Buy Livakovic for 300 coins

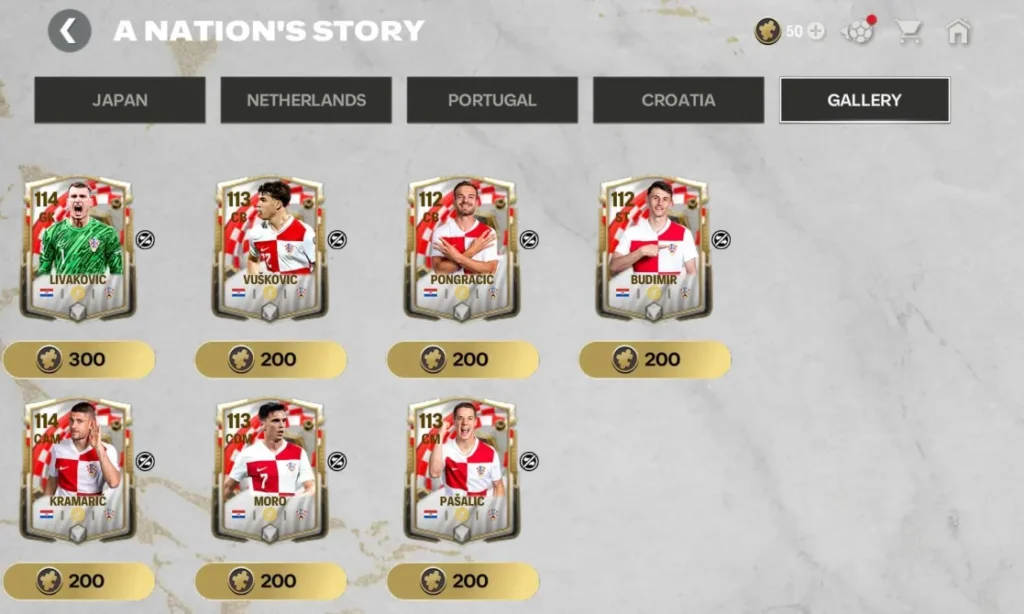pyautogui.click(x=79, y=359)
